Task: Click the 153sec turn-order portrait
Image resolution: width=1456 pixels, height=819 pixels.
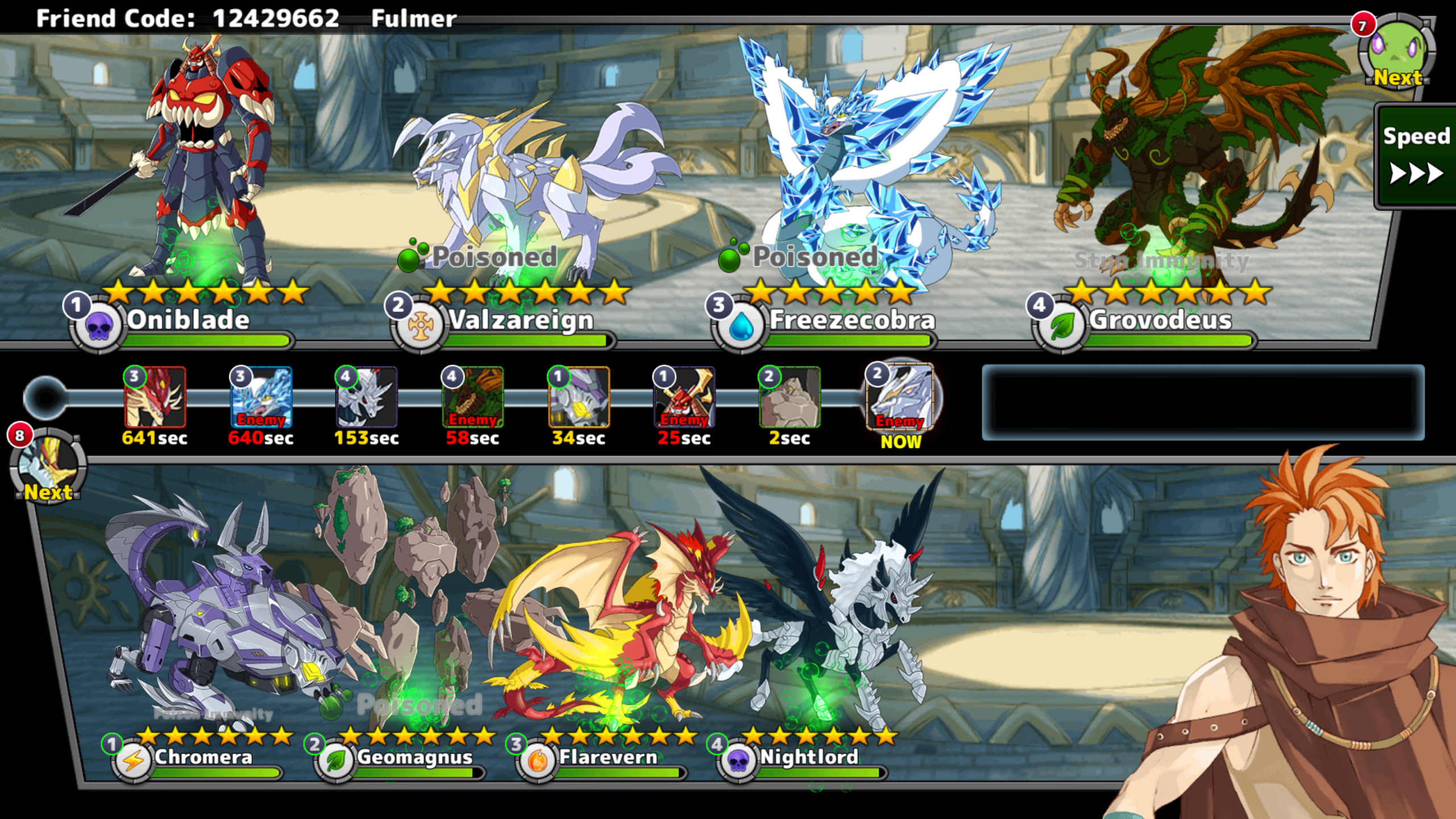Action: (x=367, y=397)
